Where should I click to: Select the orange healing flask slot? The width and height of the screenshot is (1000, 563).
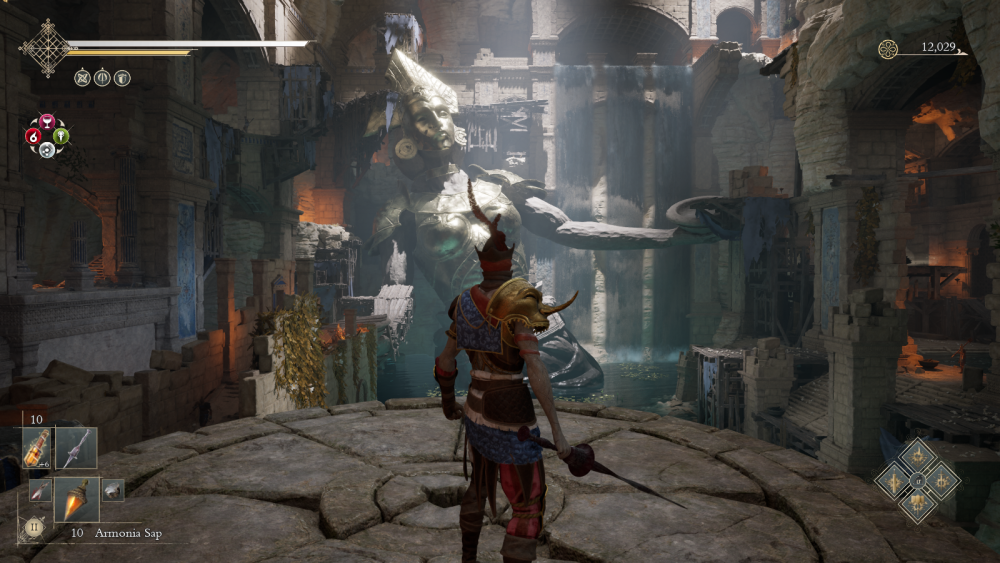(37, 448)
